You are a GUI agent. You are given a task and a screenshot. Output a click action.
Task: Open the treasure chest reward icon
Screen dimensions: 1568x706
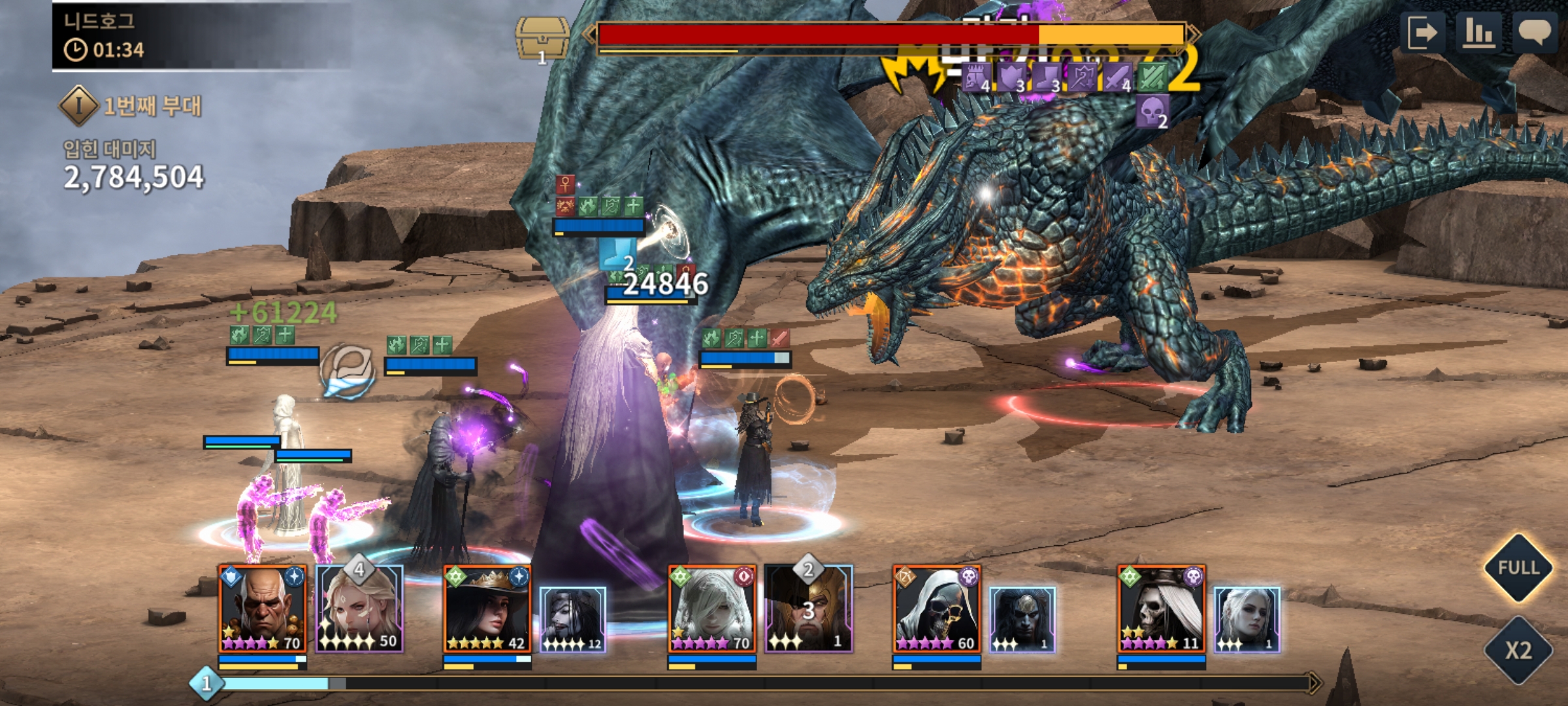tap(541, 39)
